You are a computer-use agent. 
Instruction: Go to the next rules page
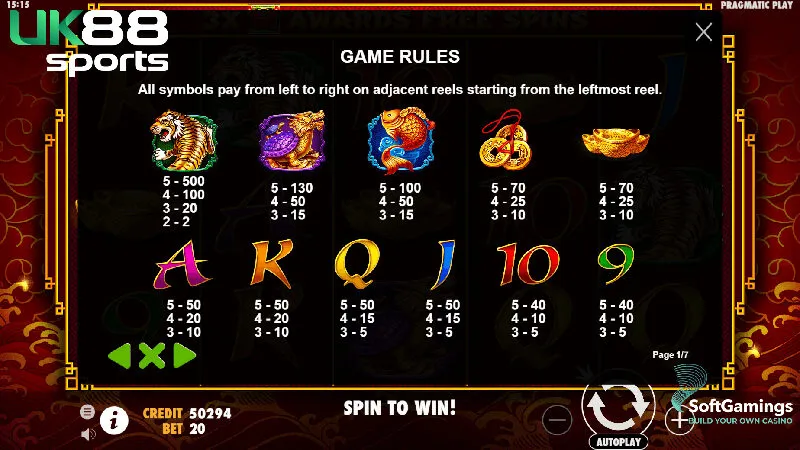click(184, 355)
